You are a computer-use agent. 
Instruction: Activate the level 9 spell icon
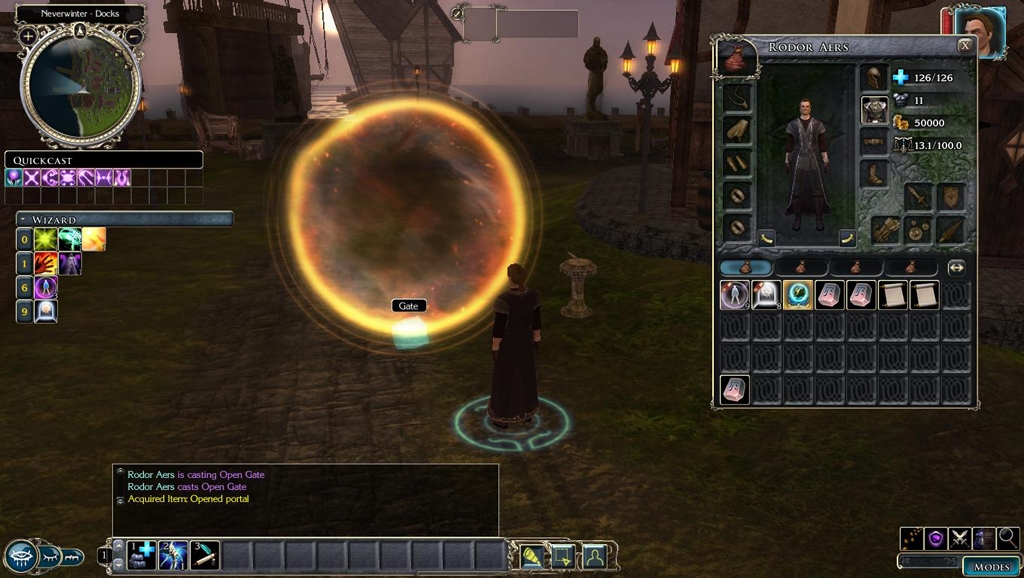point(46,311)
